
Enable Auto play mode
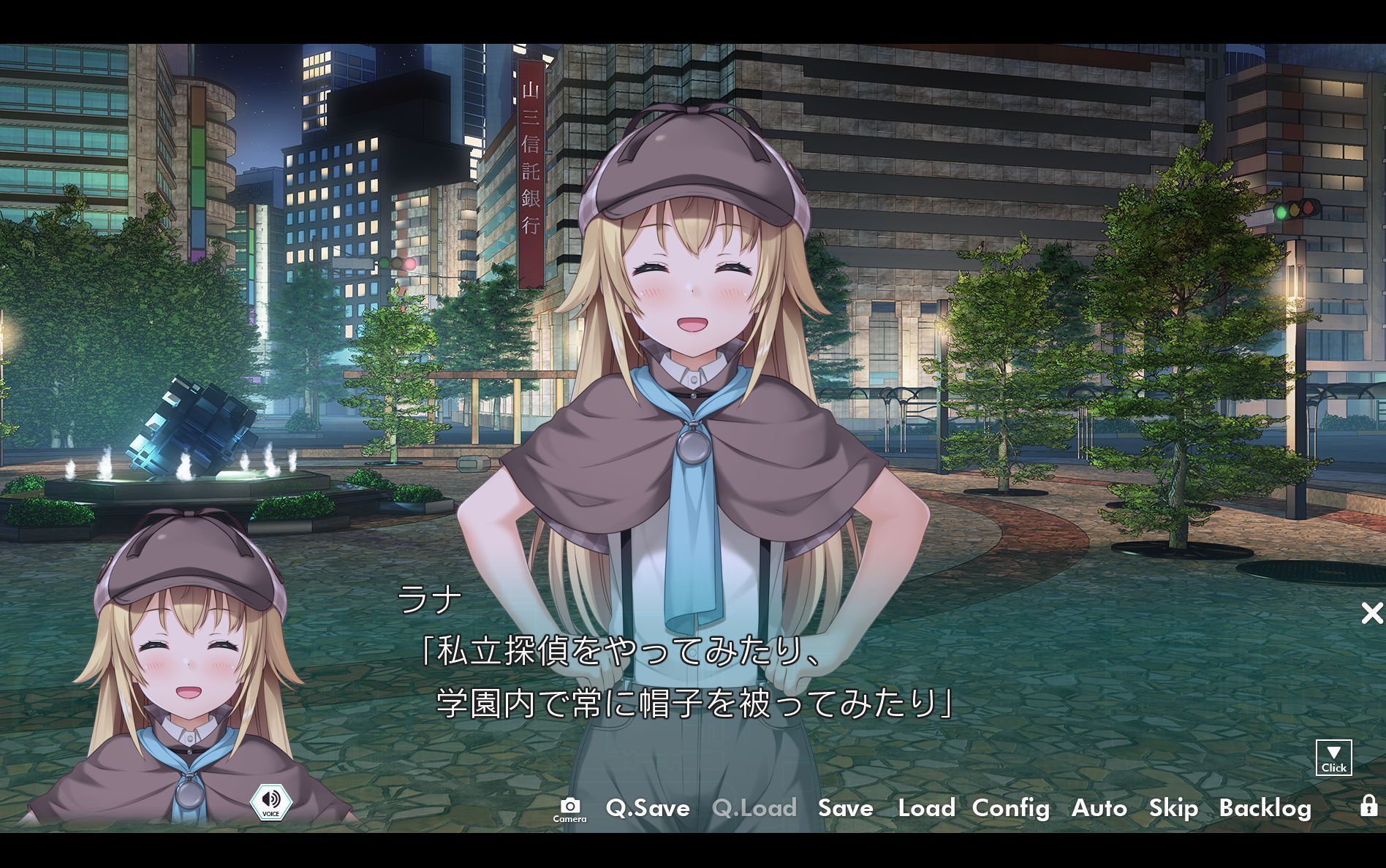1099,809
